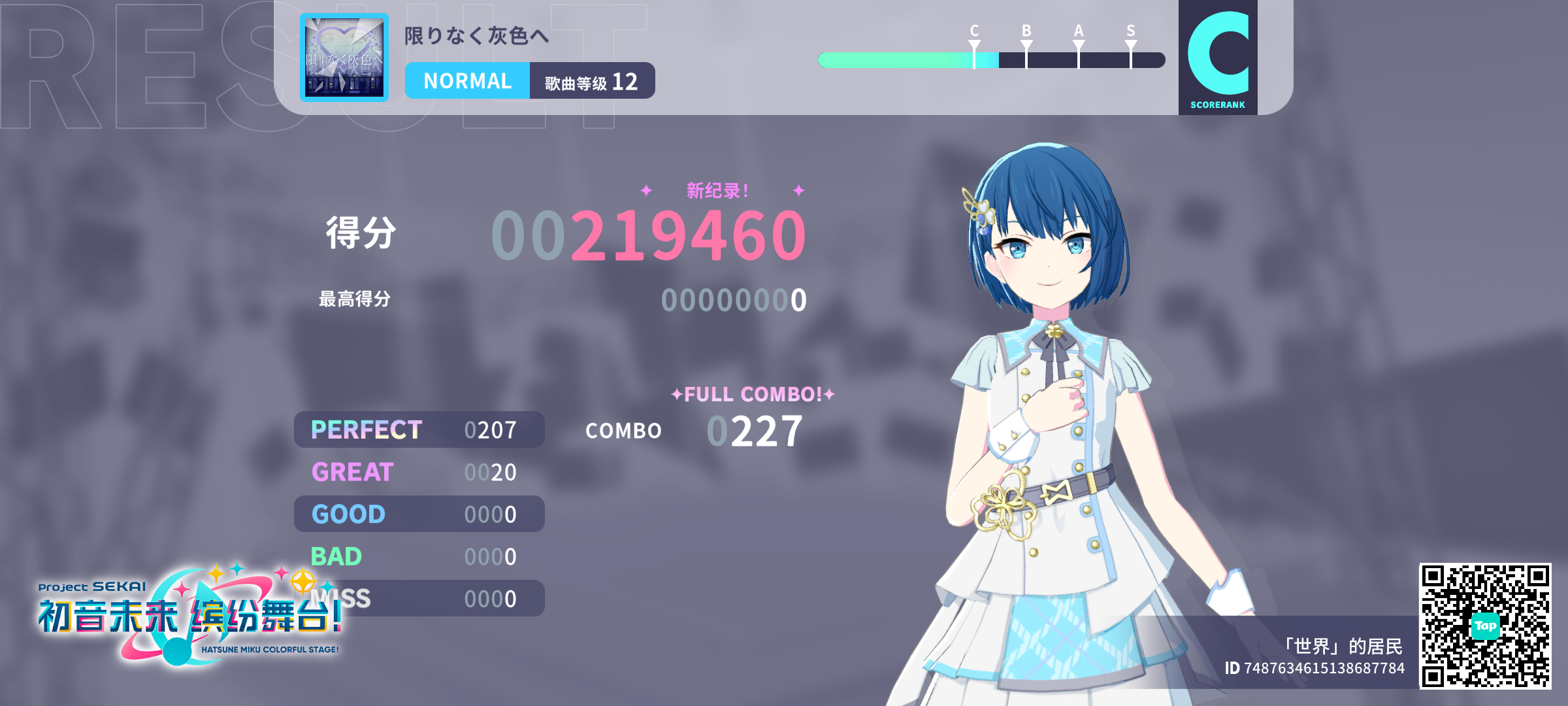Click the 新纪录! new record badge
The height and width of the screenshot is (706, 1568).
[x=717, y=190]
